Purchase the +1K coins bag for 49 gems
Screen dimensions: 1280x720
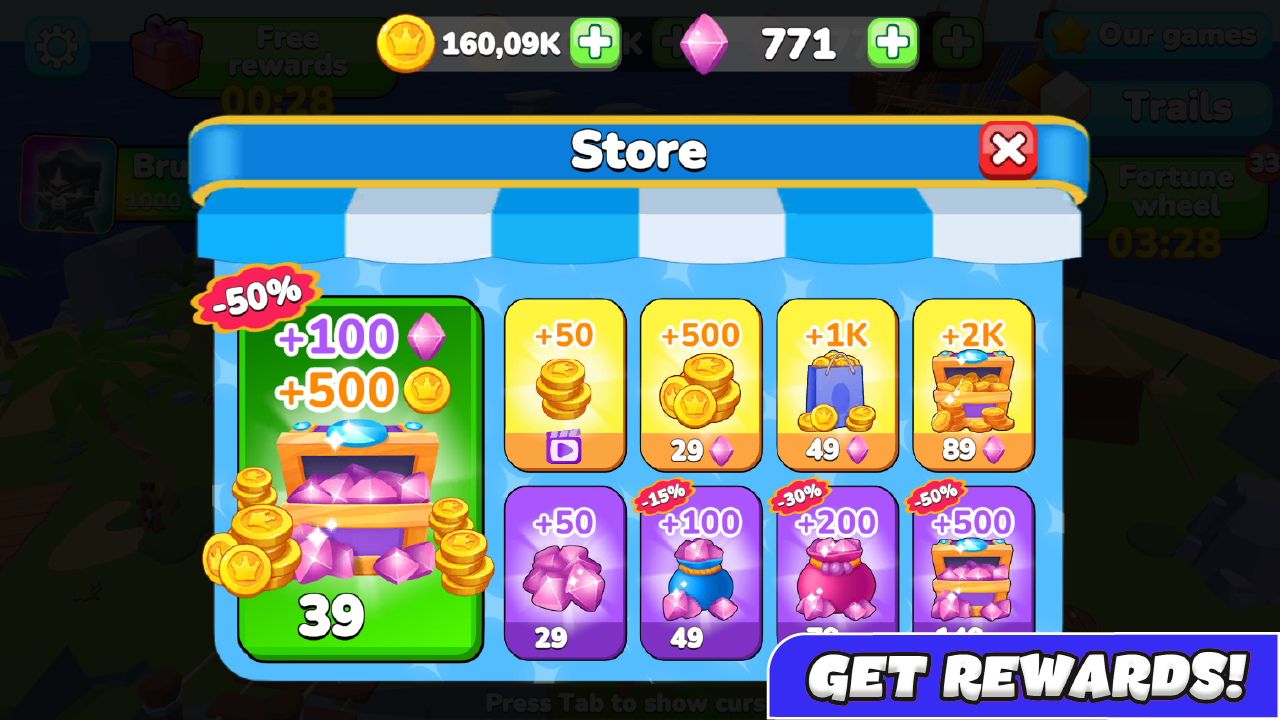click(837, 385)
